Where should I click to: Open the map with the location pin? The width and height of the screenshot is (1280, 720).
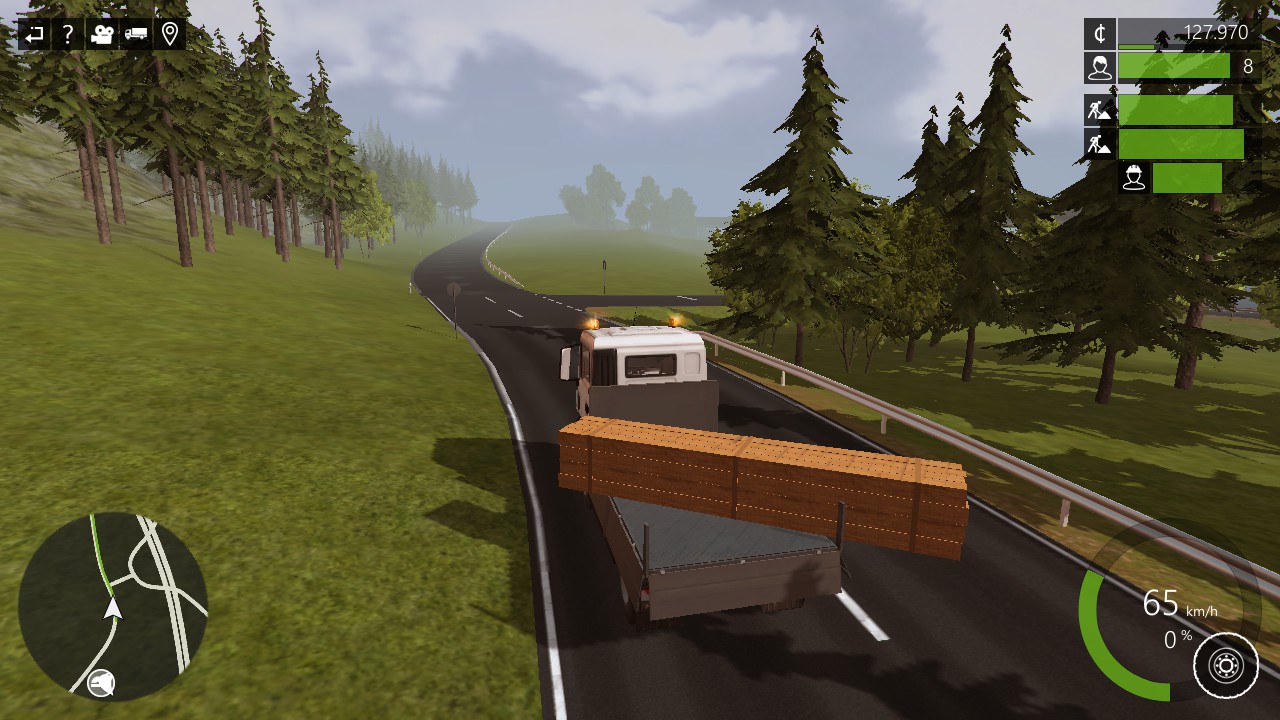pos(170,34)
